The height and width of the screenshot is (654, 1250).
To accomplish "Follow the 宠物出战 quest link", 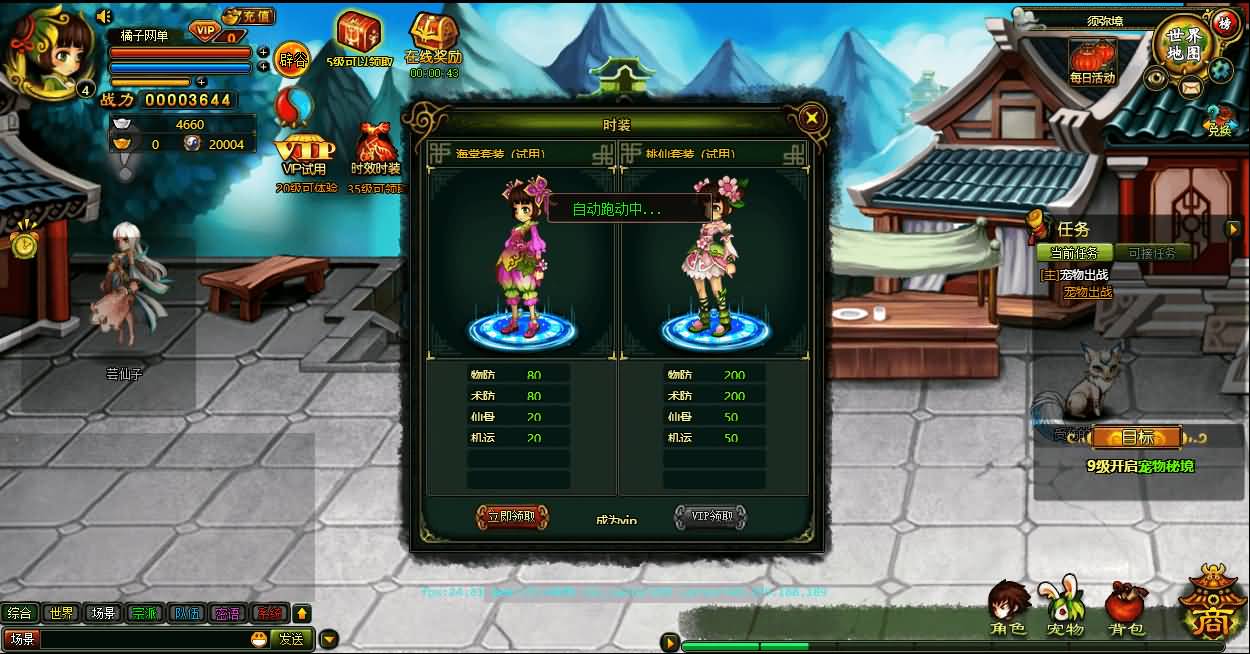I will (1087, 292).
